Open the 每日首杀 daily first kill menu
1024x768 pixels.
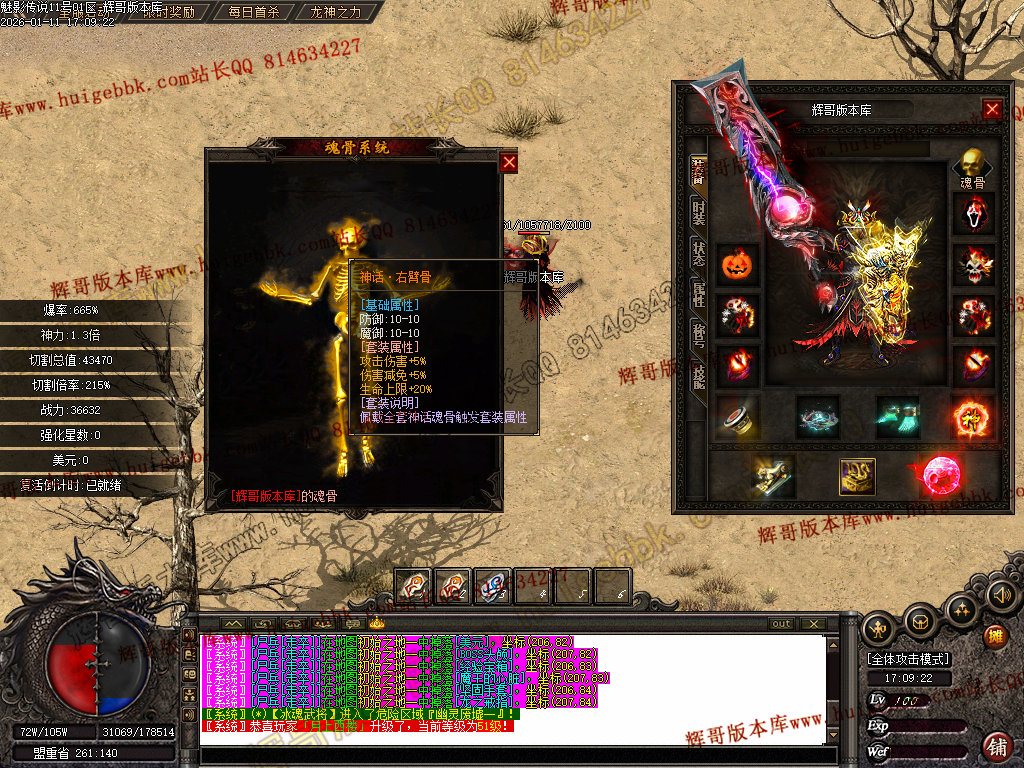[x=254, y=13]
